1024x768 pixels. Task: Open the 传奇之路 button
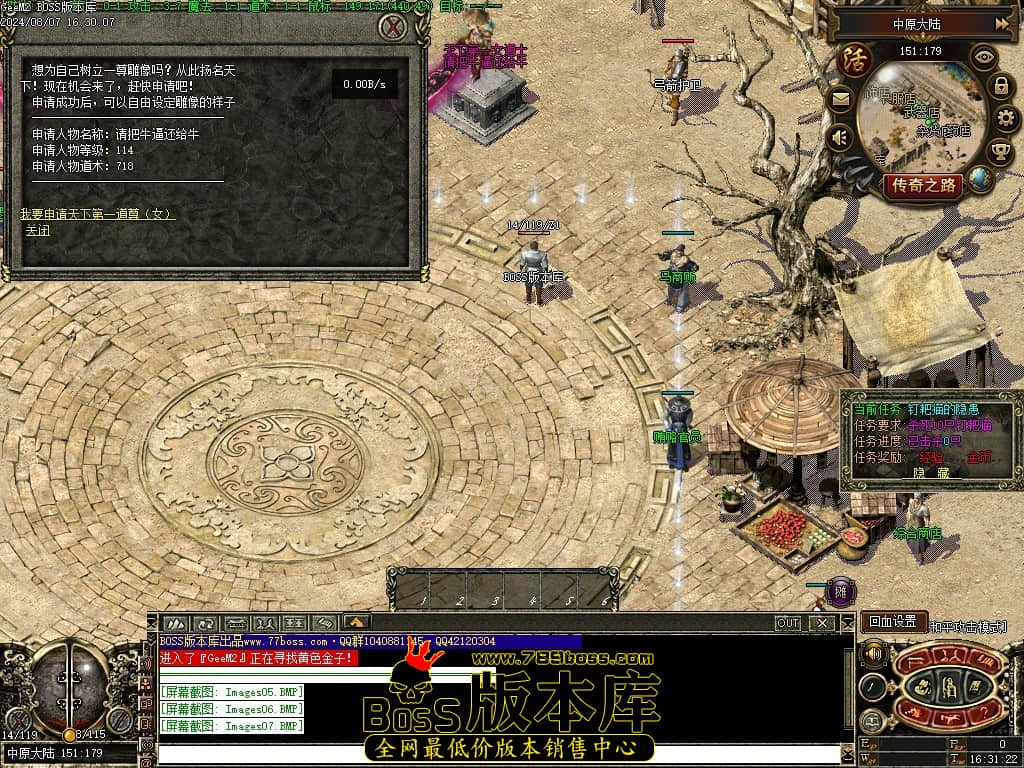925,185
